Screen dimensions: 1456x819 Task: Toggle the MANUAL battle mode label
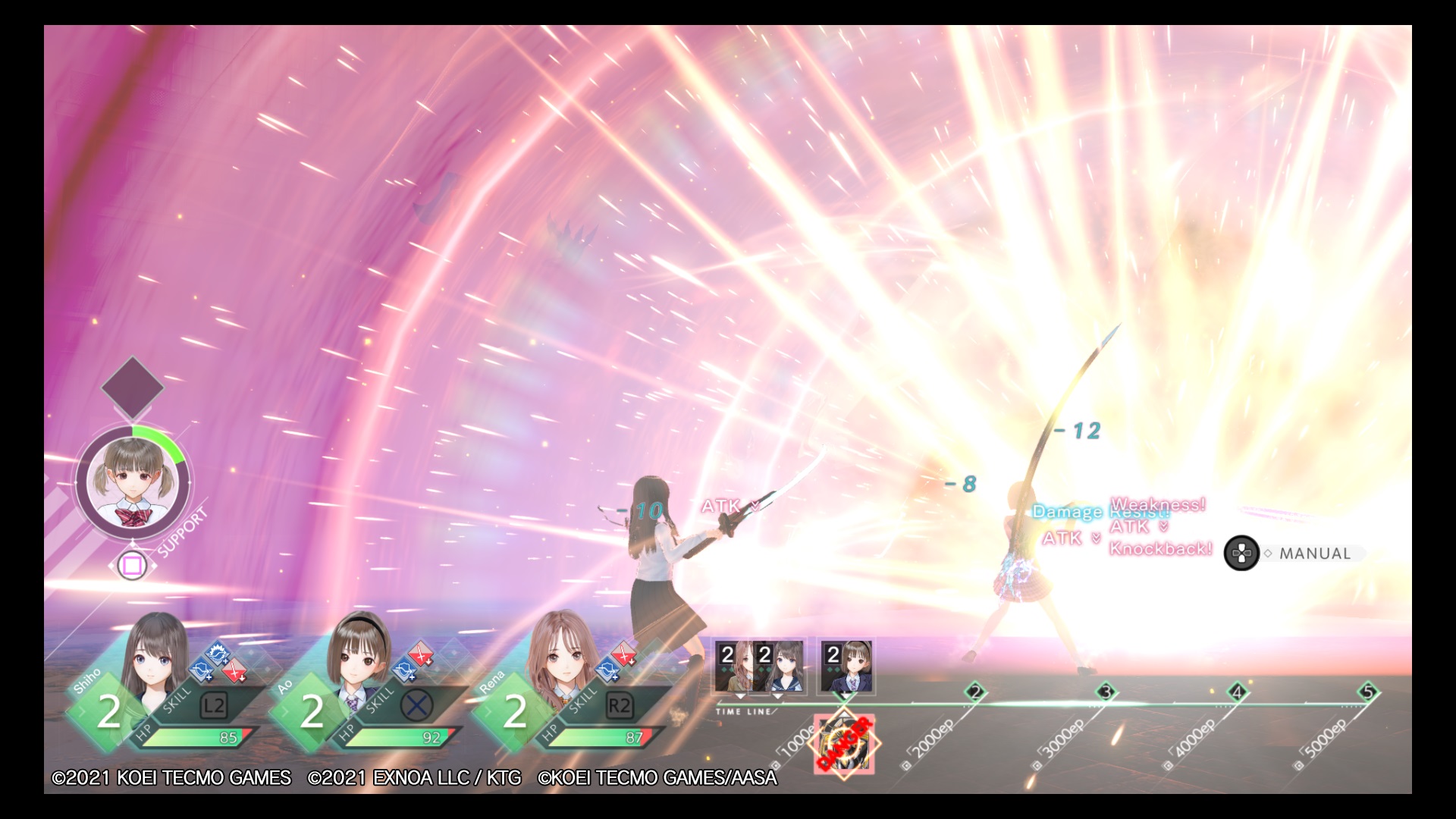click(x=1314, y=554)
